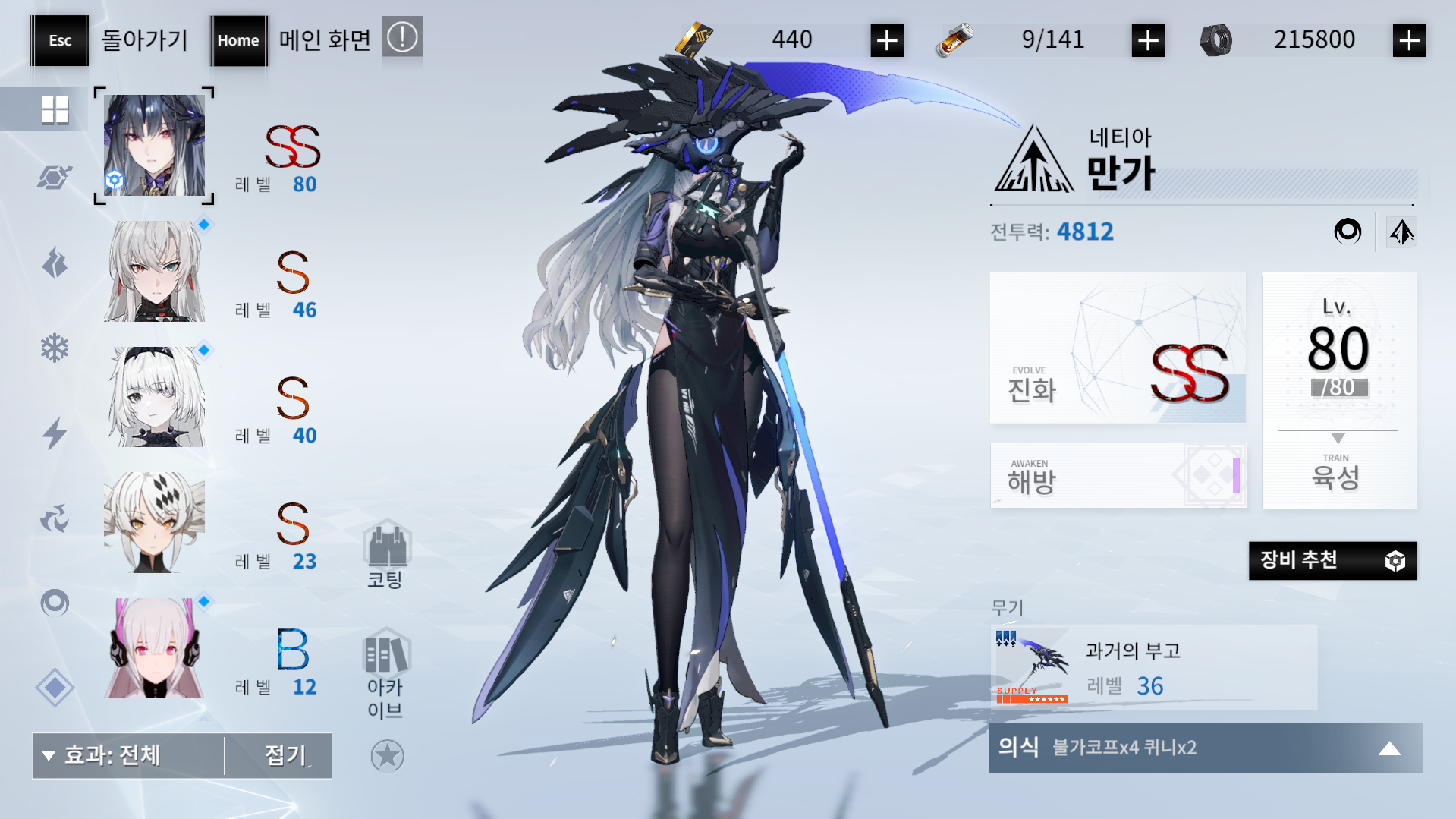This screenshot has width=1456, height=819.
Task: Select the lightning element filter icon
Action: [55, 433]
